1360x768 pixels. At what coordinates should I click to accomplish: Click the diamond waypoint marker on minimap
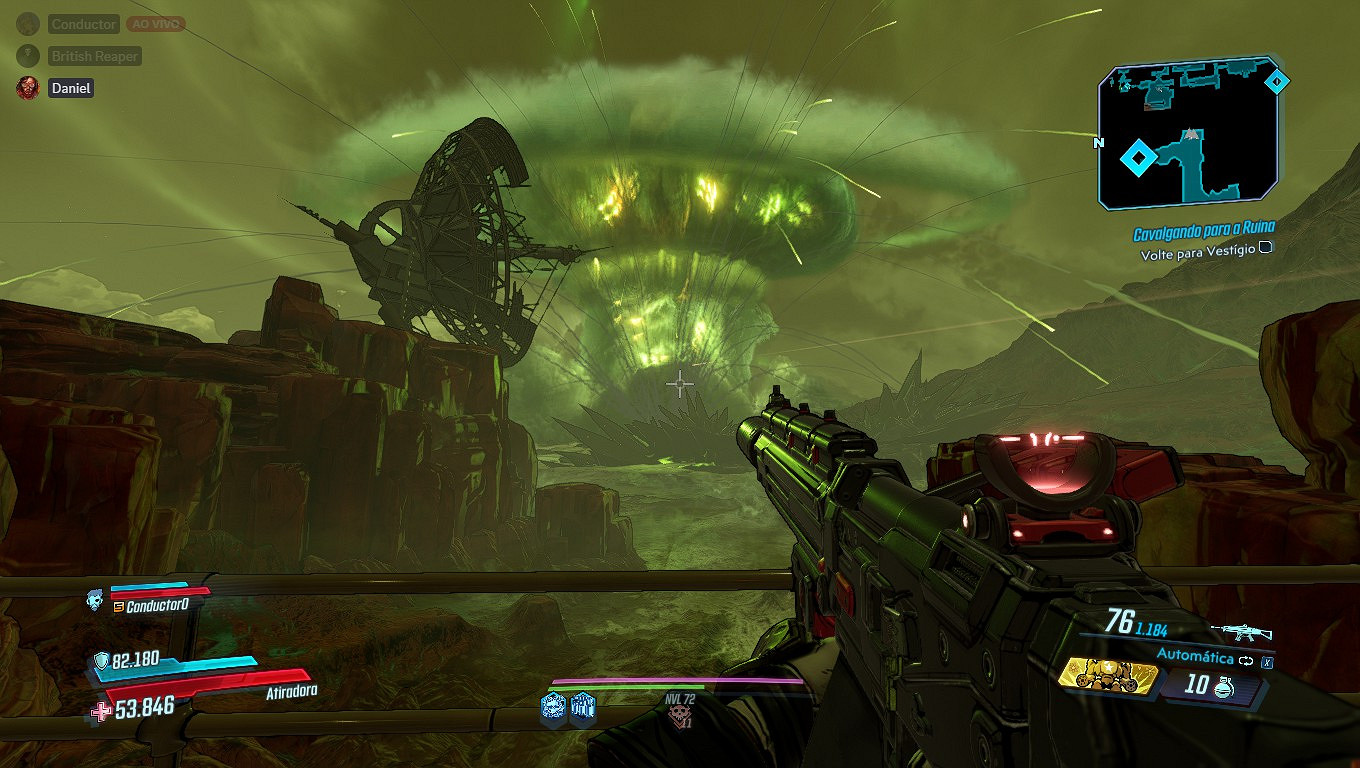pyautogui.click(x=1137, y=158)
